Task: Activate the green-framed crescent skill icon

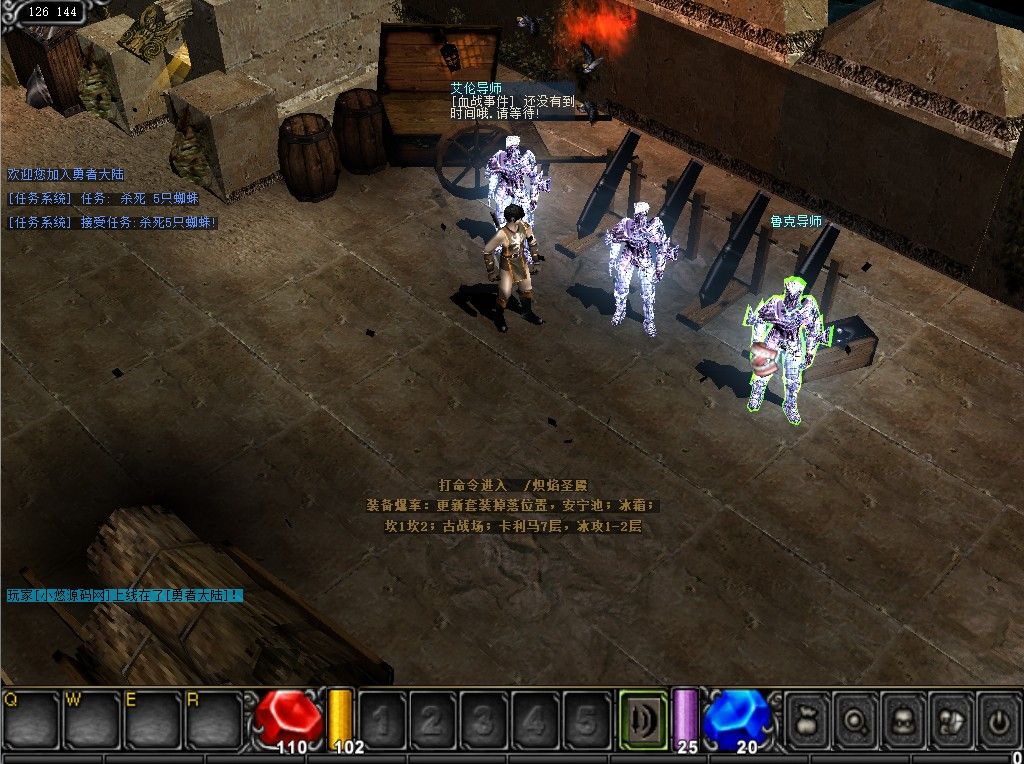Action: pos(644,719)
